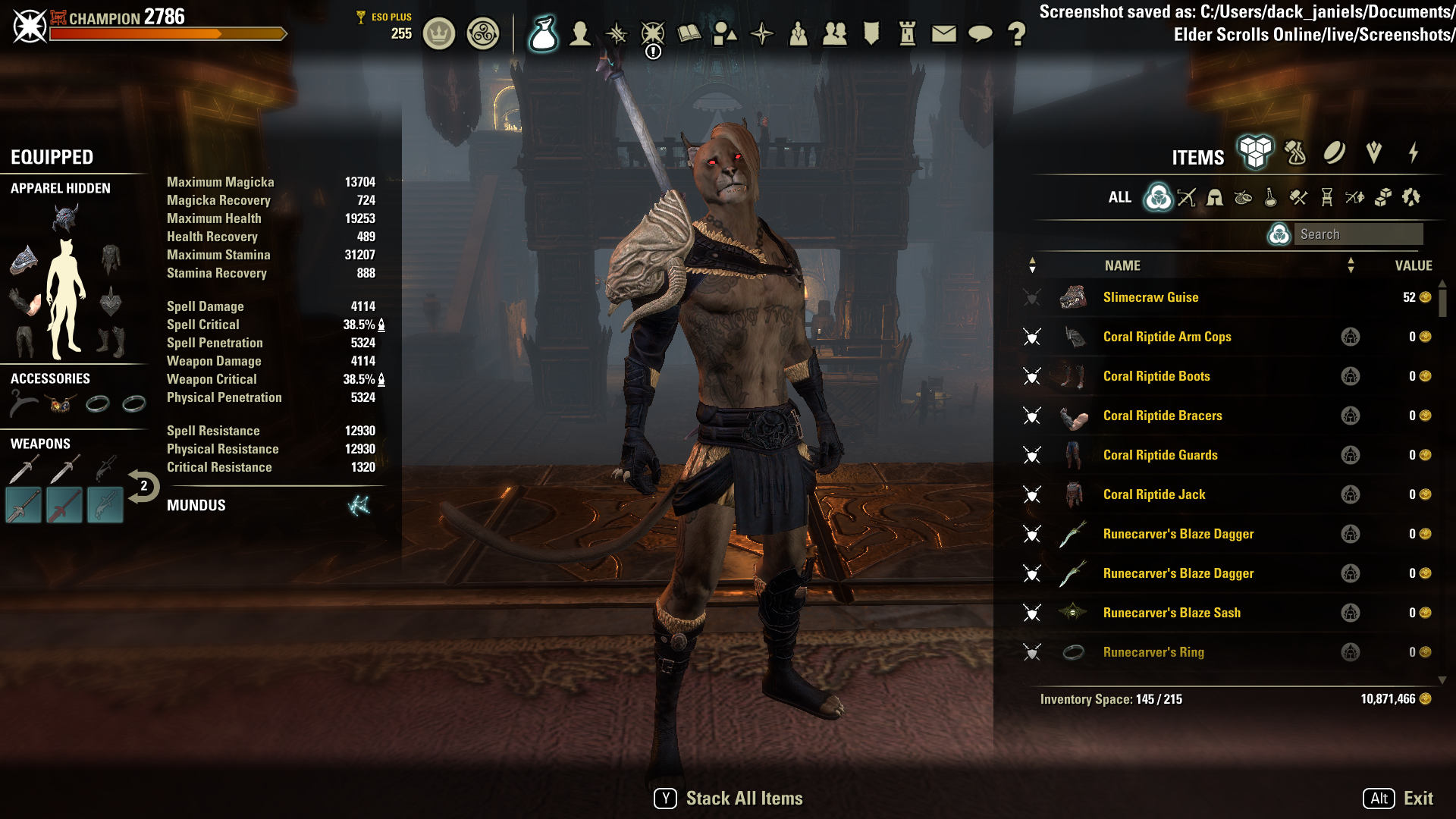Open the journal book menu icon
The width and height of the screenshot is (1456, 819).
(x=689, y=33)
